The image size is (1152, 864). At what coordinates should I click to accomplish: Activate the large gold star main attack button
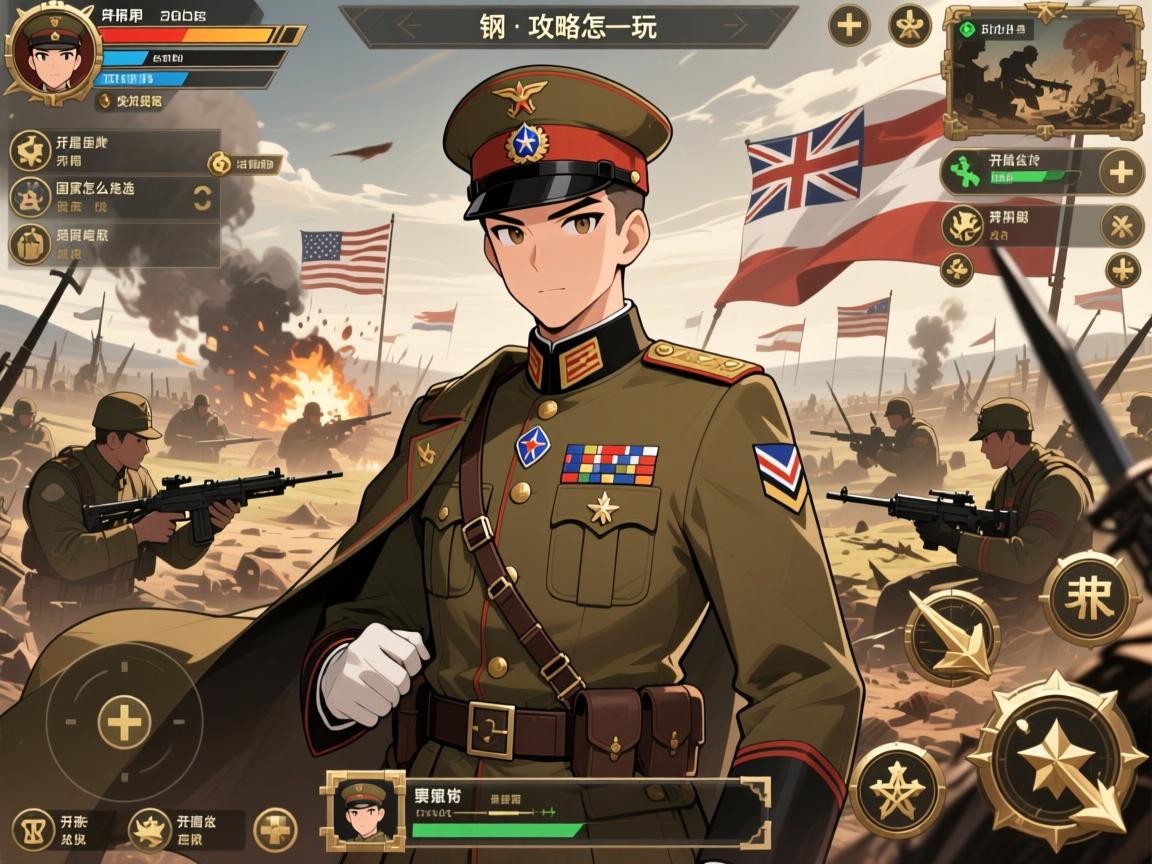pos(1057,760)
